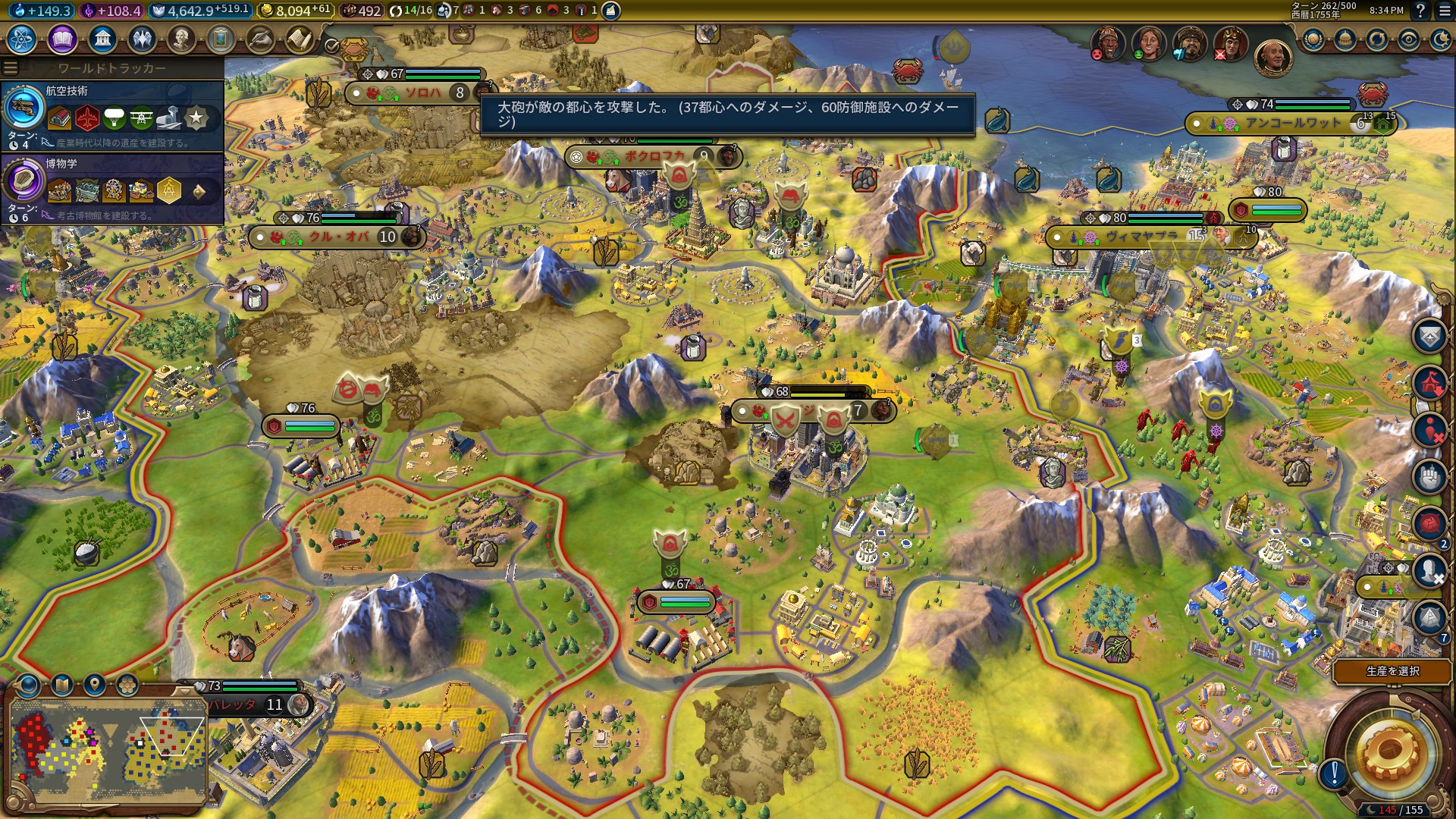Open the World Rankings globe icon
The width and height of the screenshot is (1456, 819).
coord(1313,39)
